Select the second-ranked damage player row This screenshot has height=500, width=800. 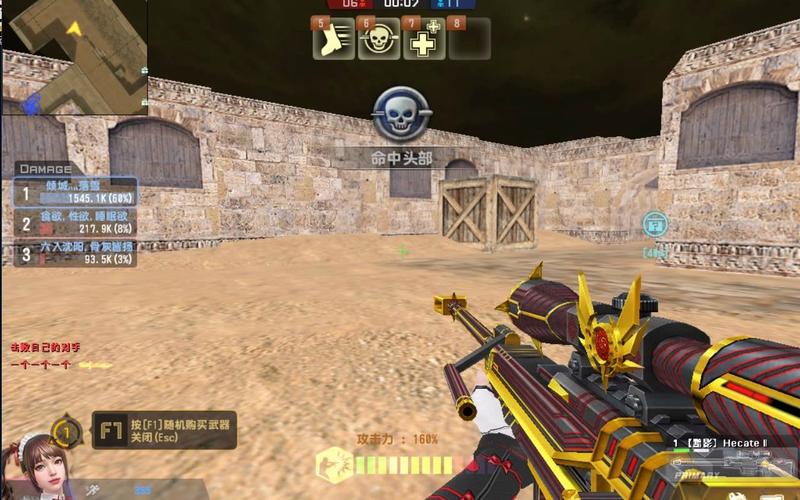pos(76,223)
